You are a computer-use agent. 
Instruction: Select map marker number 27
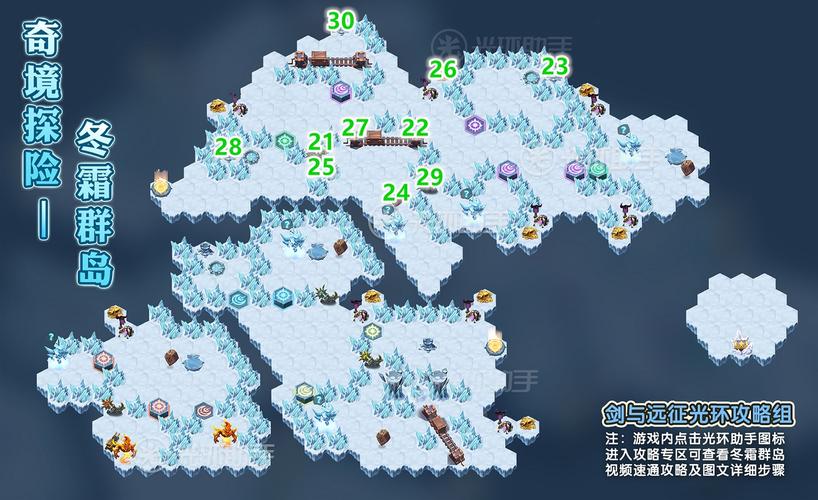[355, 127]
